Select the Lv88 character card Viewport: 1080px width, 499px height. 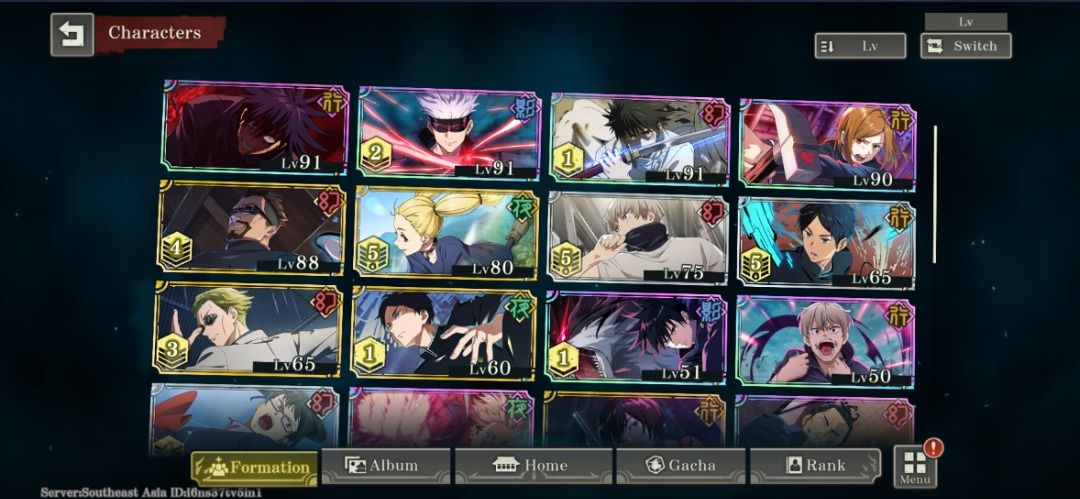tap(251, 228)
